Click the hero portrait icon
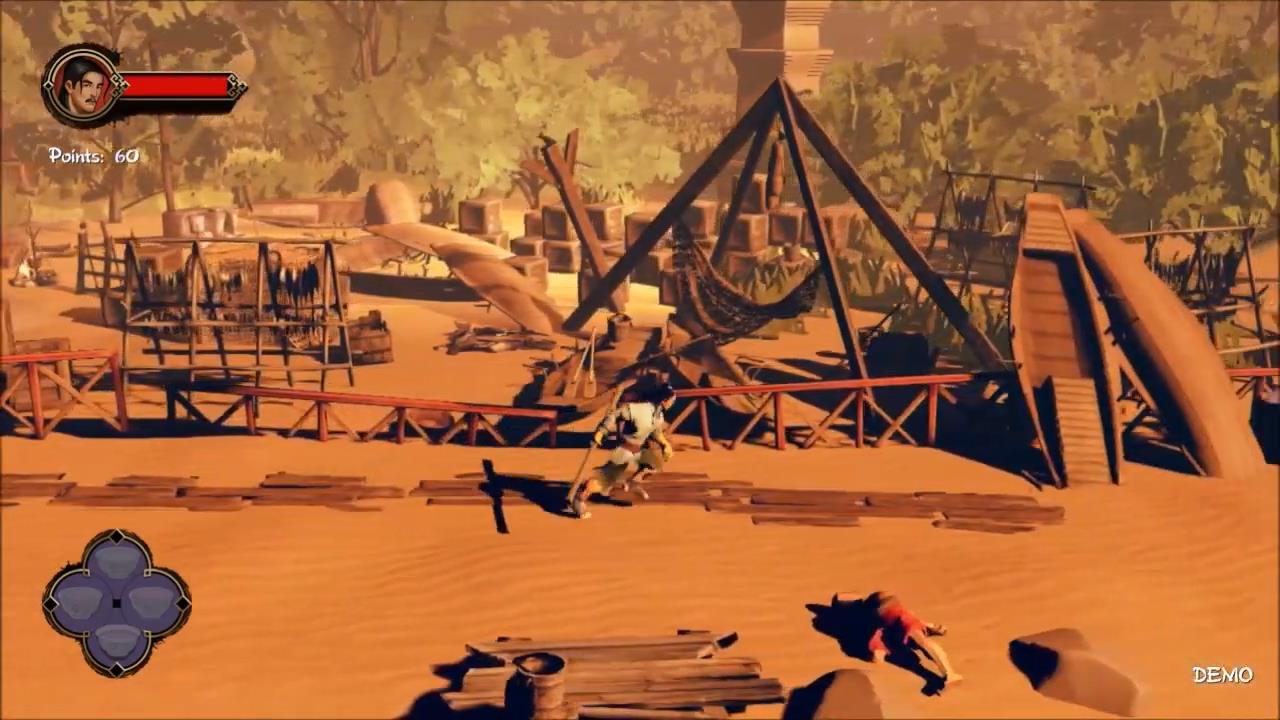The image size is (1280, 720). point(81,86)
